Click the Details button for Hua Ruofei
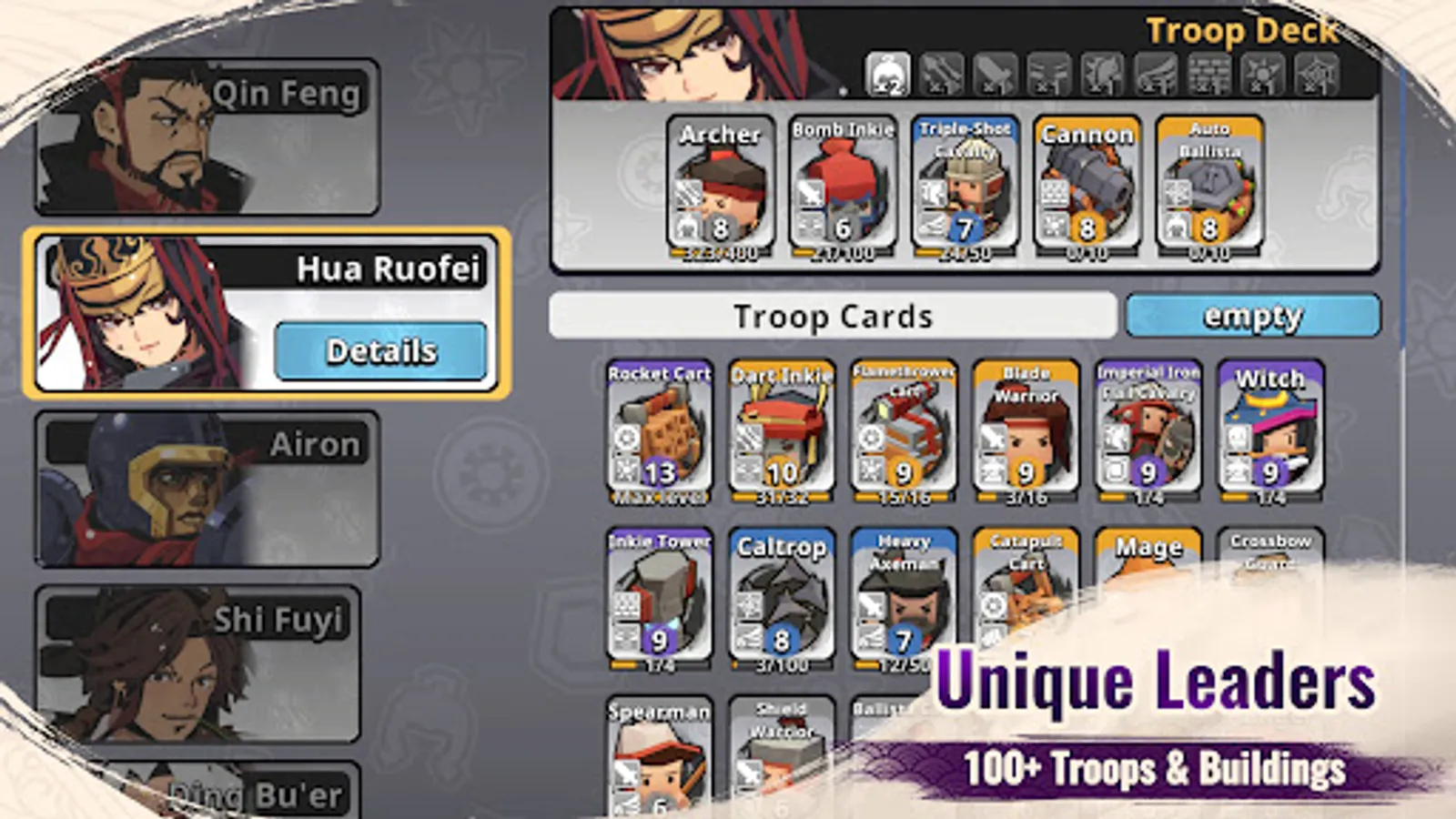 click(x=382, y=349)
